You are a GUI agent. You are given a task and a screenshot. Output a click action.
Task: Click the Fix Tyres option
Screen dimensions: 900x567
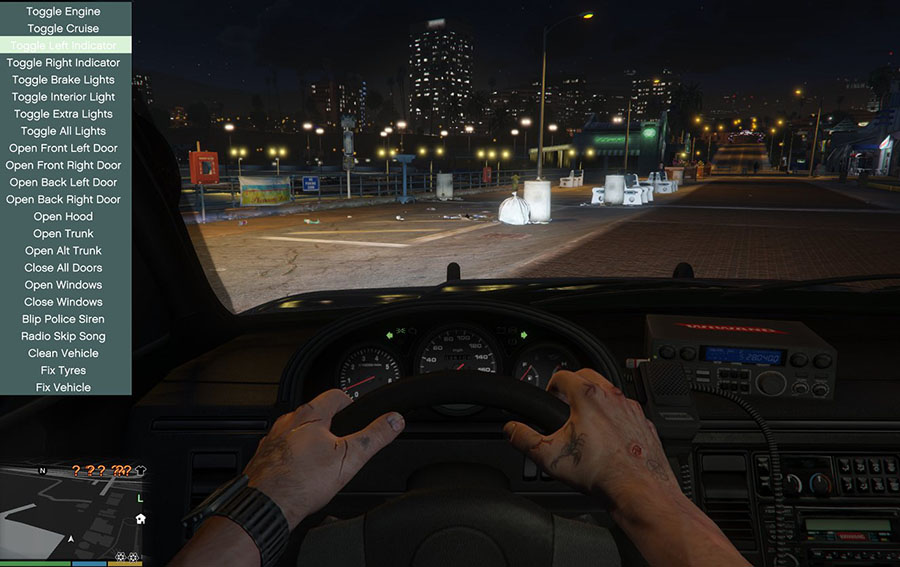click(x=63, y=370)
